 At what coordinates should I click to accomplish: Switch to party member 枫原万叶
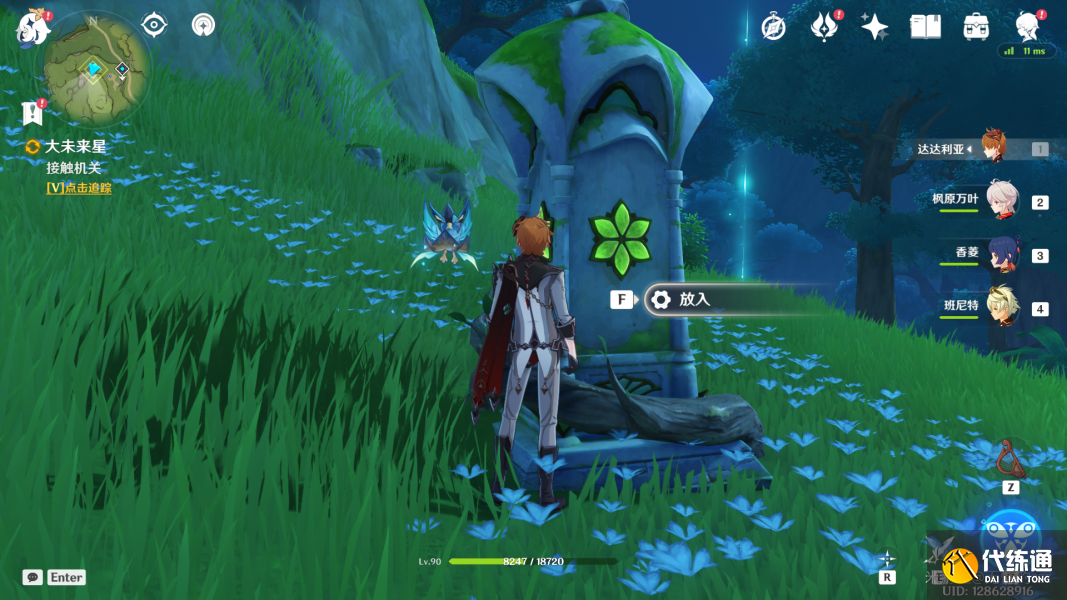pos(1002,200)
